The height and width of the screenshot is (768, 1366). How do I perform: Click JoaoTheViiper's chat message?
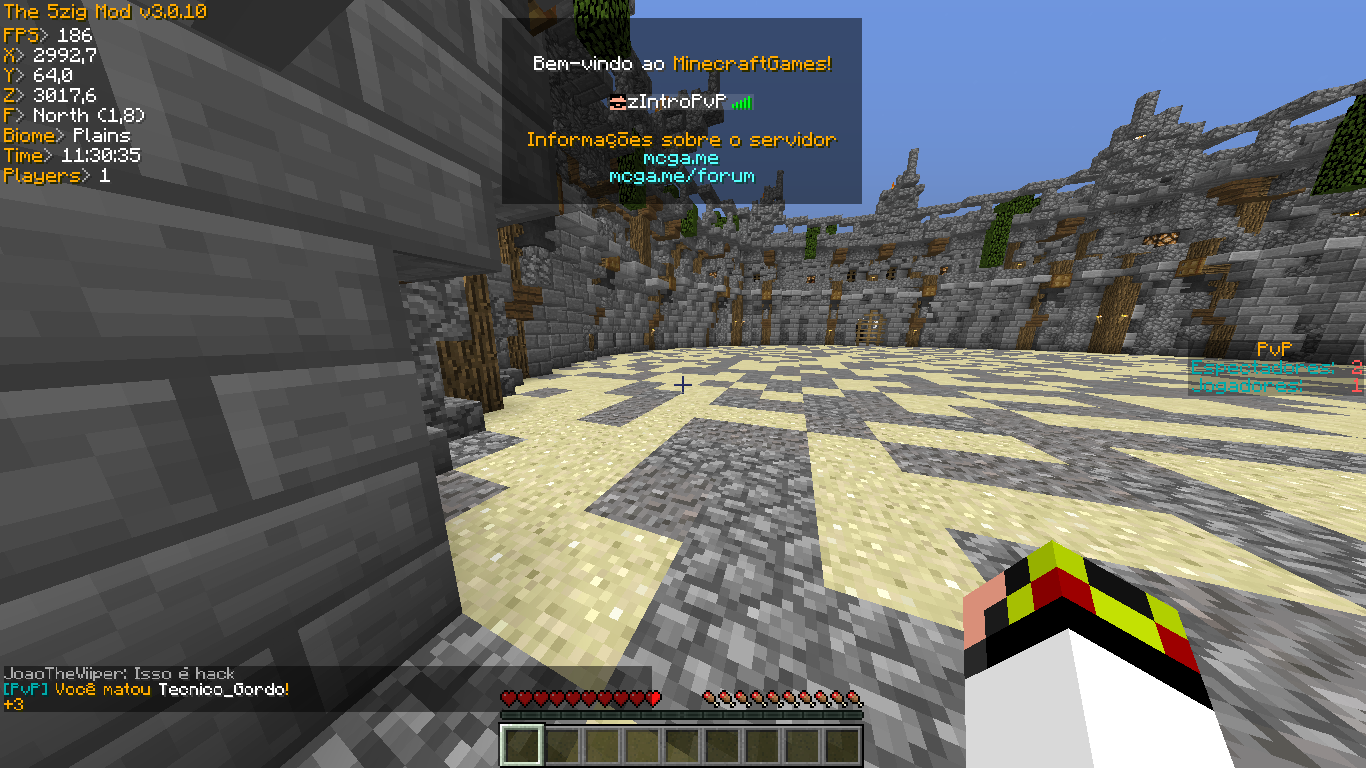point(120,674)
